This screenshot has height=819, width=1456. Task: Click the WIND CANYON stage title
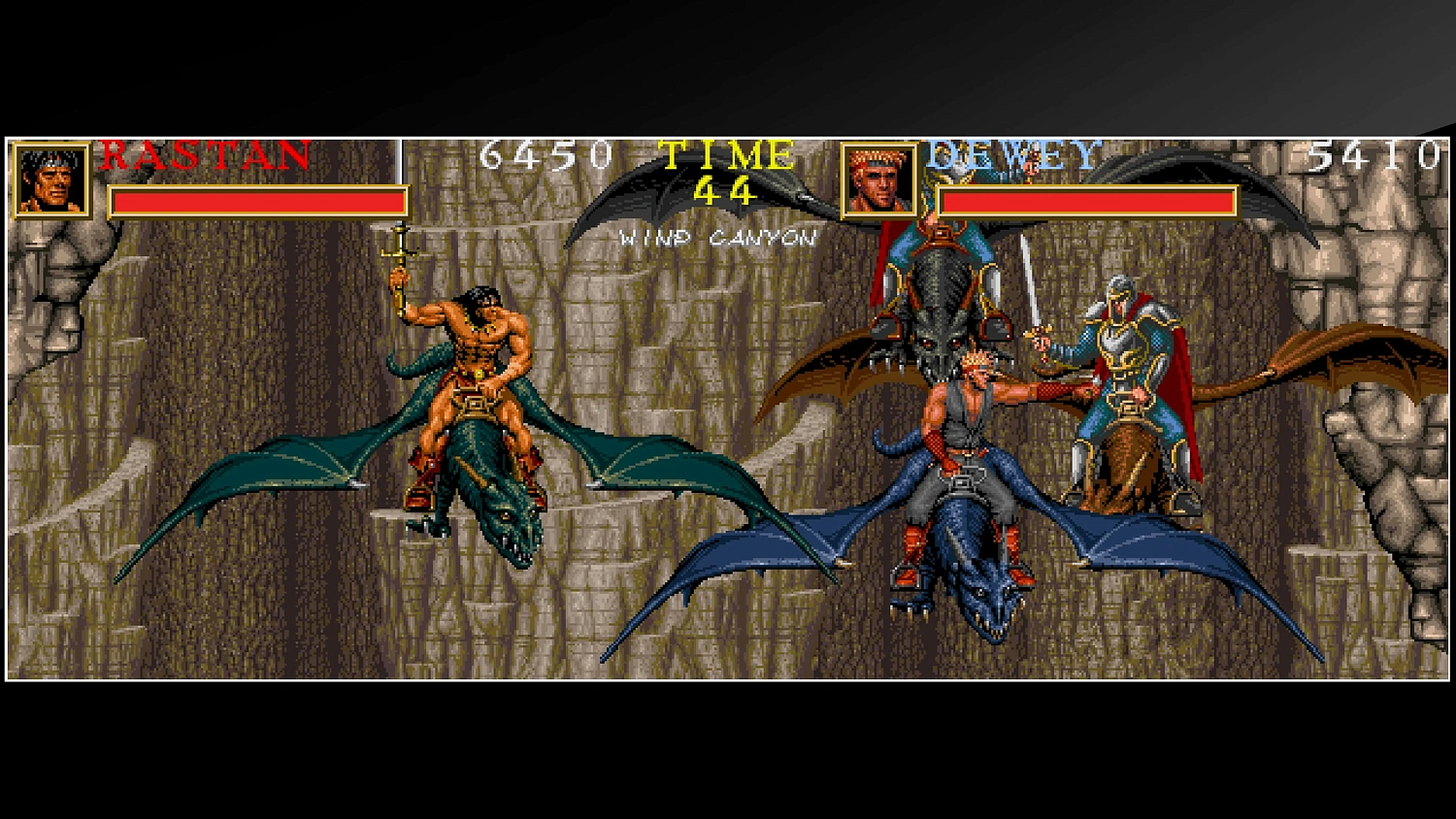point(718,236)
